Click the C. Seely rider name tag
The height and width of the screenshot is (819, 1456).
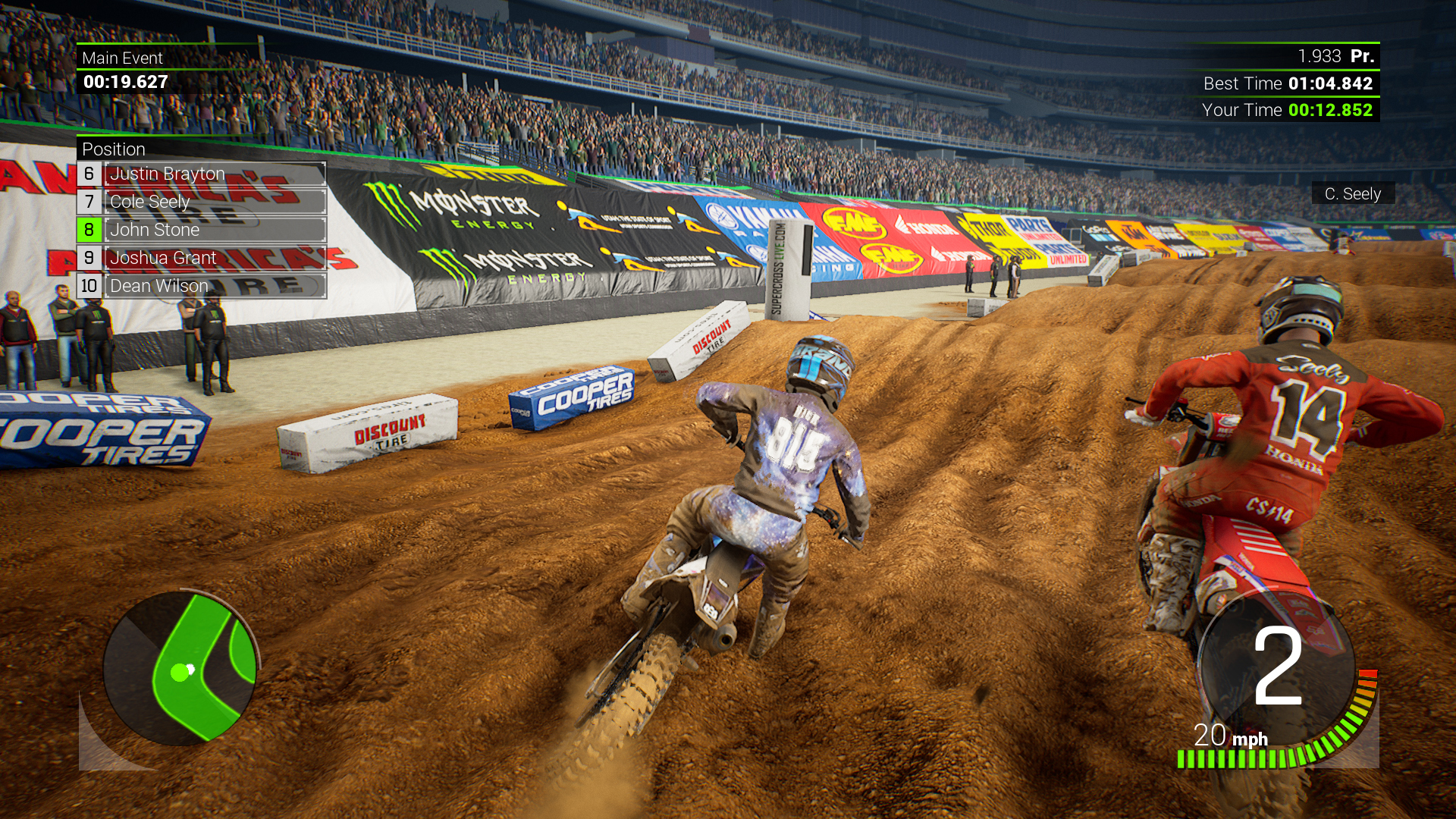pyautogui.click(x=1354, y=194)
